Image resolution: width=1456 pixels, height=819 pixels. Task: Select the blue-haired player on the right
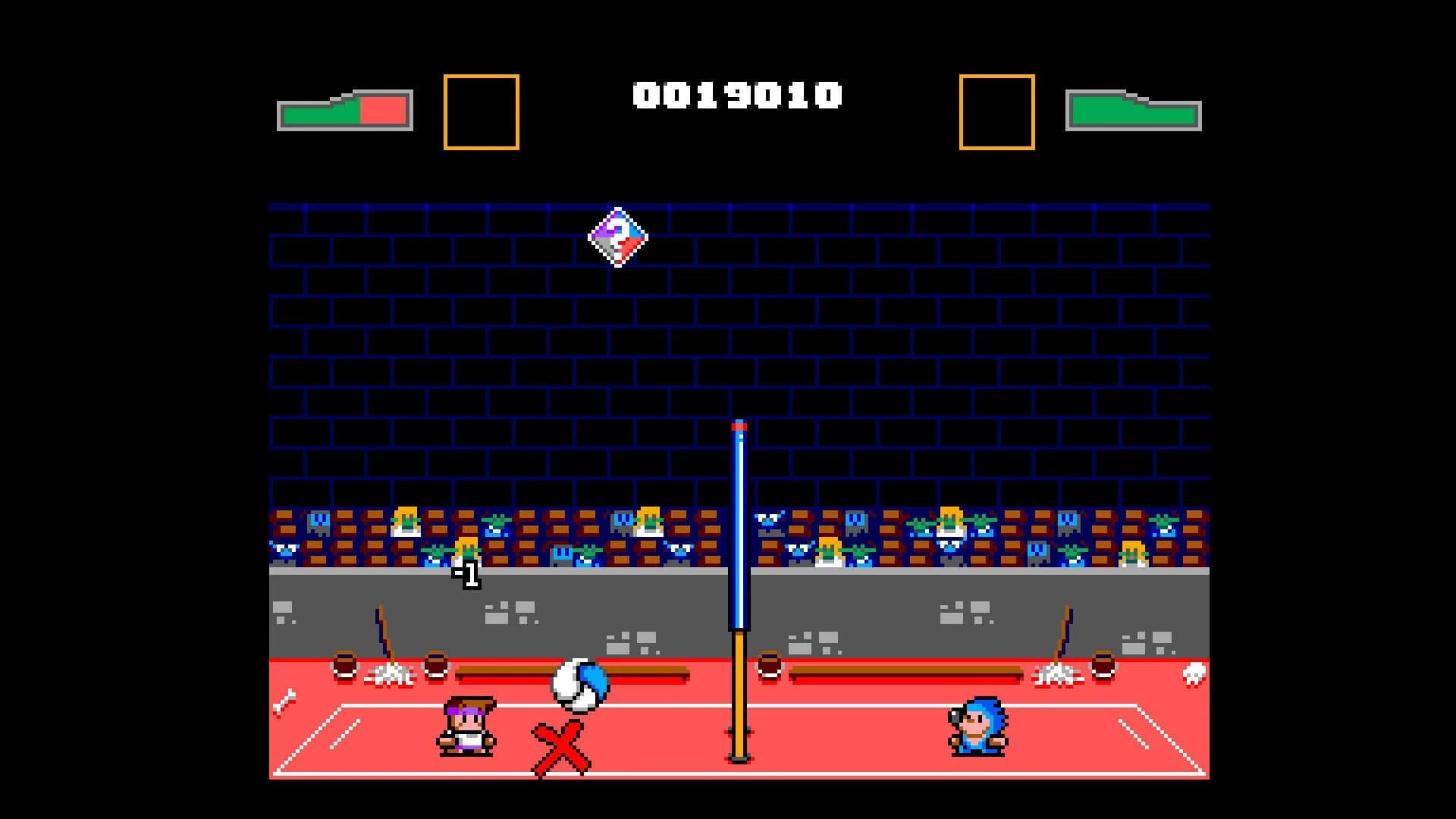click(x=978, y=728)
